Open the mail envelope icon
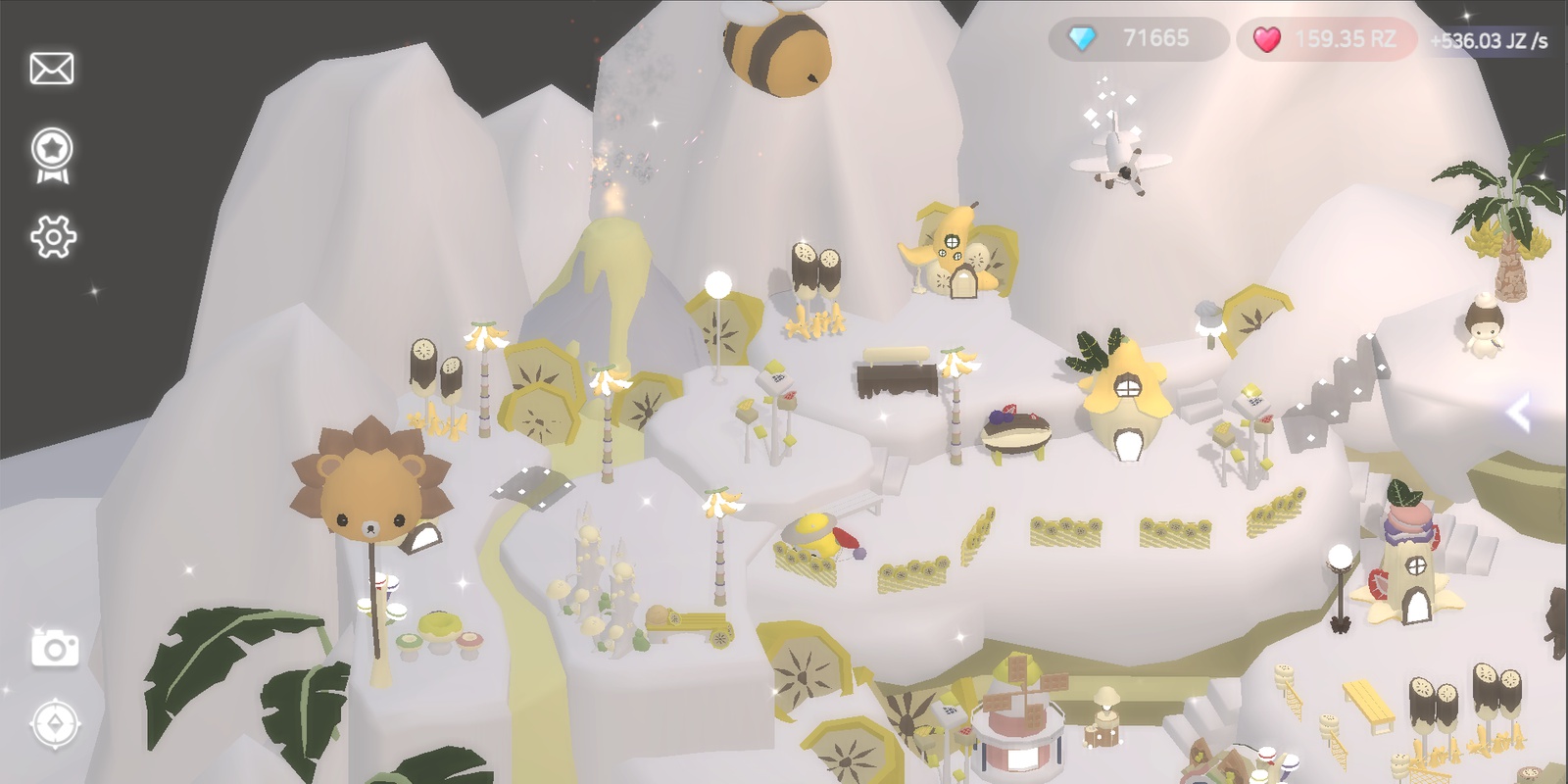 pos(52,69)
